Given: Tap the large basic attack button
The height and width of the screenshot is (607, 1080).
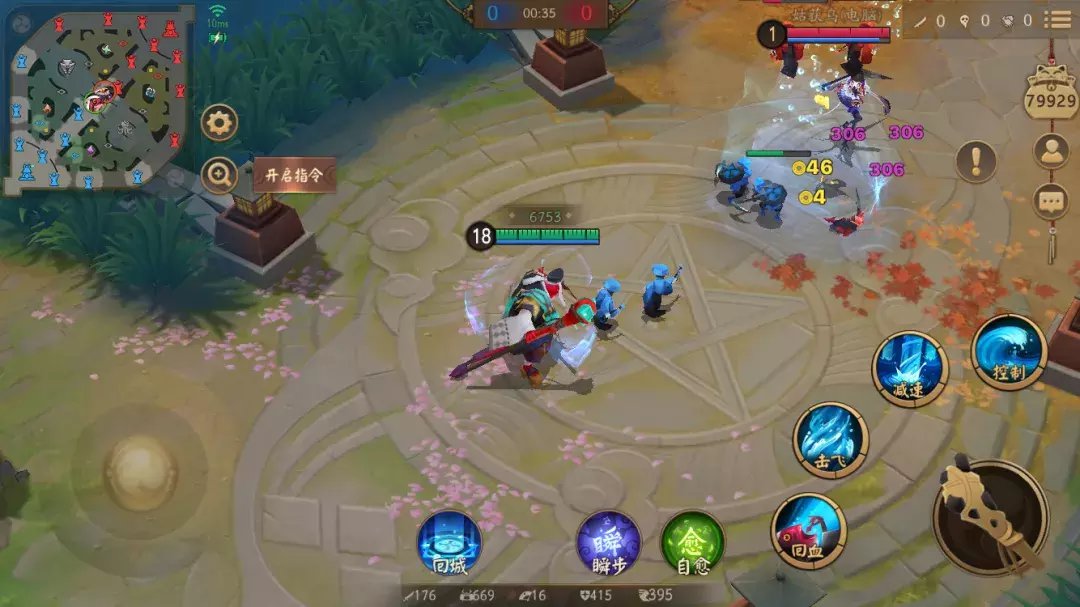Looking at the screenshot, I should click(990, 517).
